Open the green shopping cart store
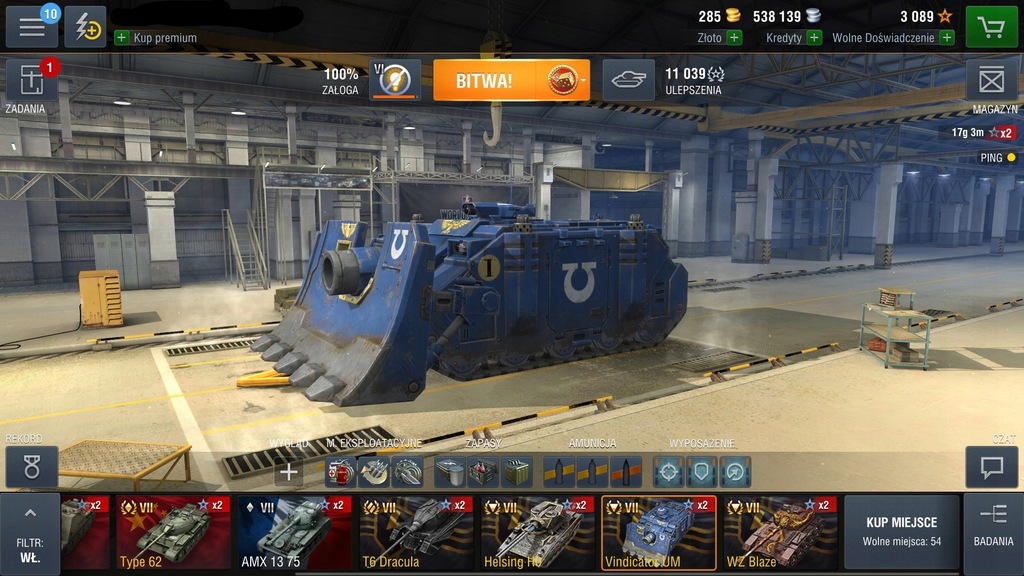 point(990,27)
